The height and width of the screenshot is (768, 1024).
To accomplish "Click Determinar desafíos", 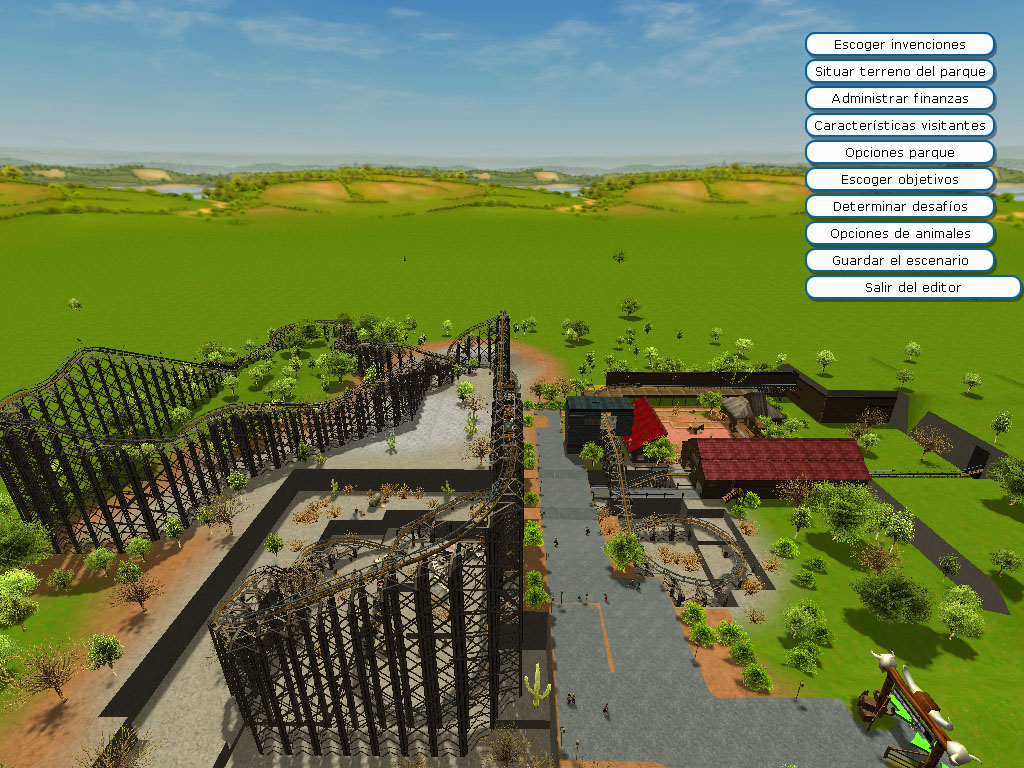I will (x=899, y=207).
